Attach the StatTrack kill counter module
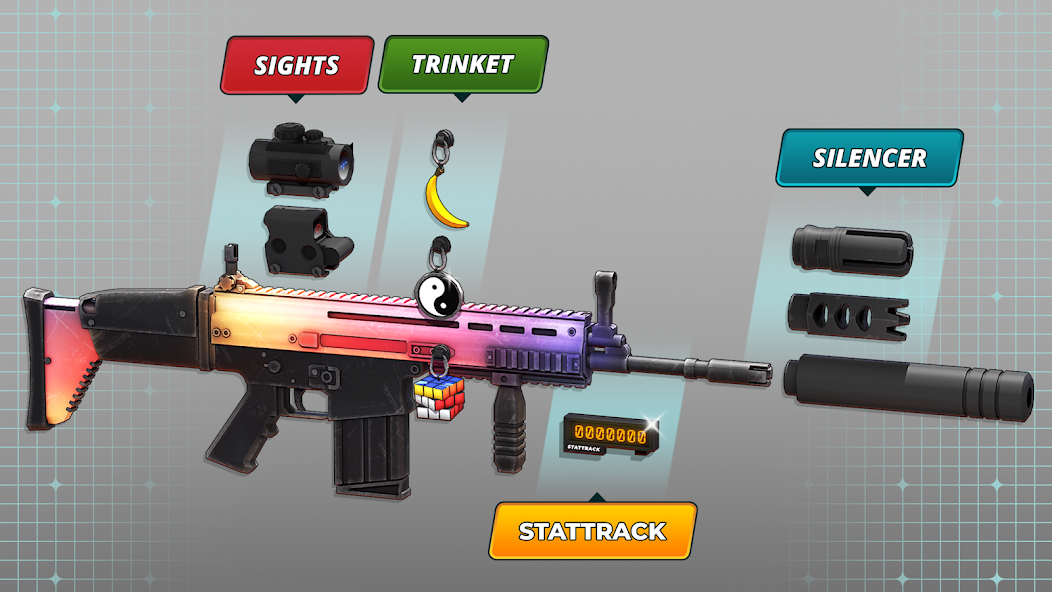 (605, 435)
